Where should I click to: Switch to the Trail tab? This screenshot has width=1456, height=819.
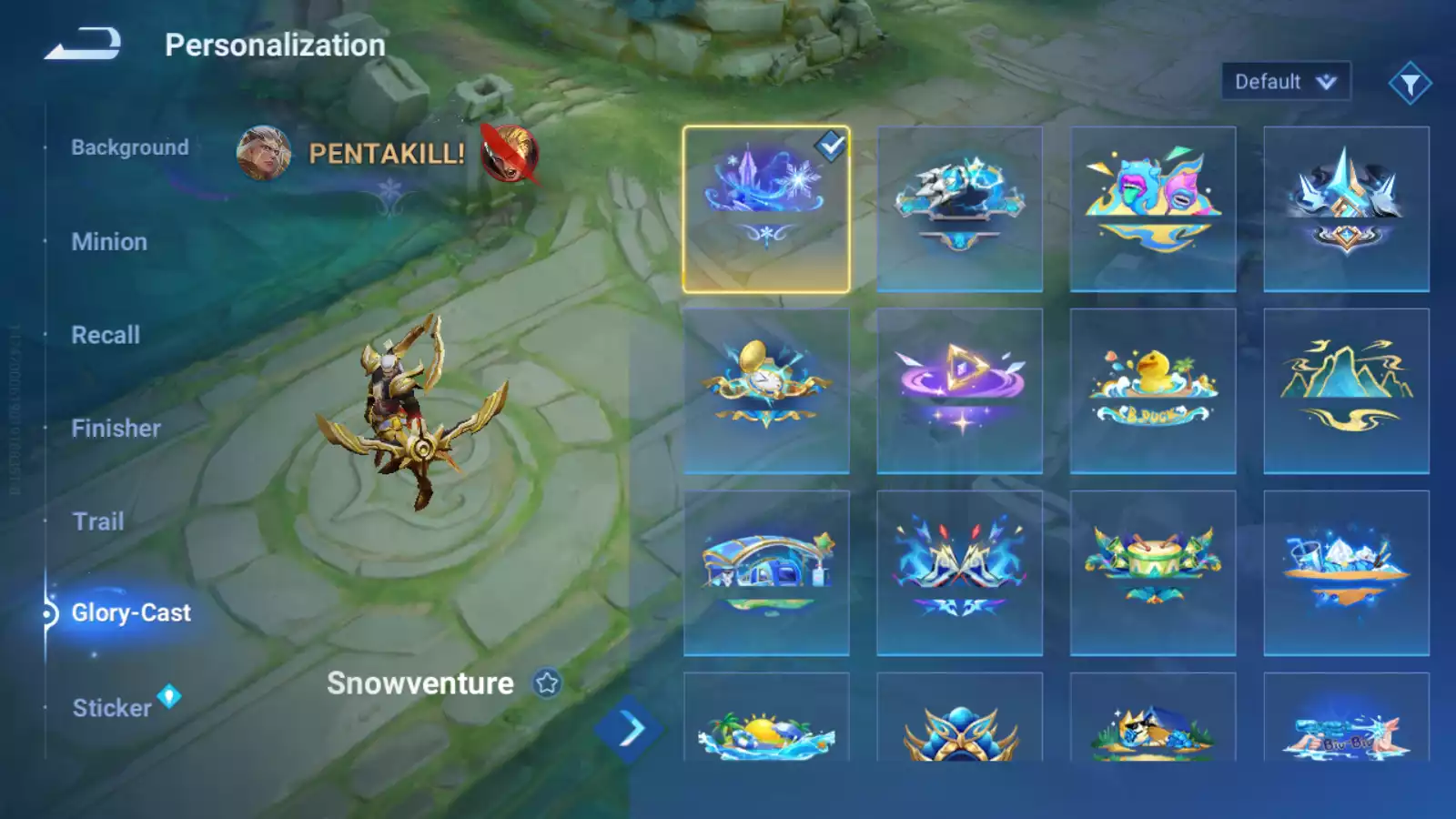coord(98,521)
